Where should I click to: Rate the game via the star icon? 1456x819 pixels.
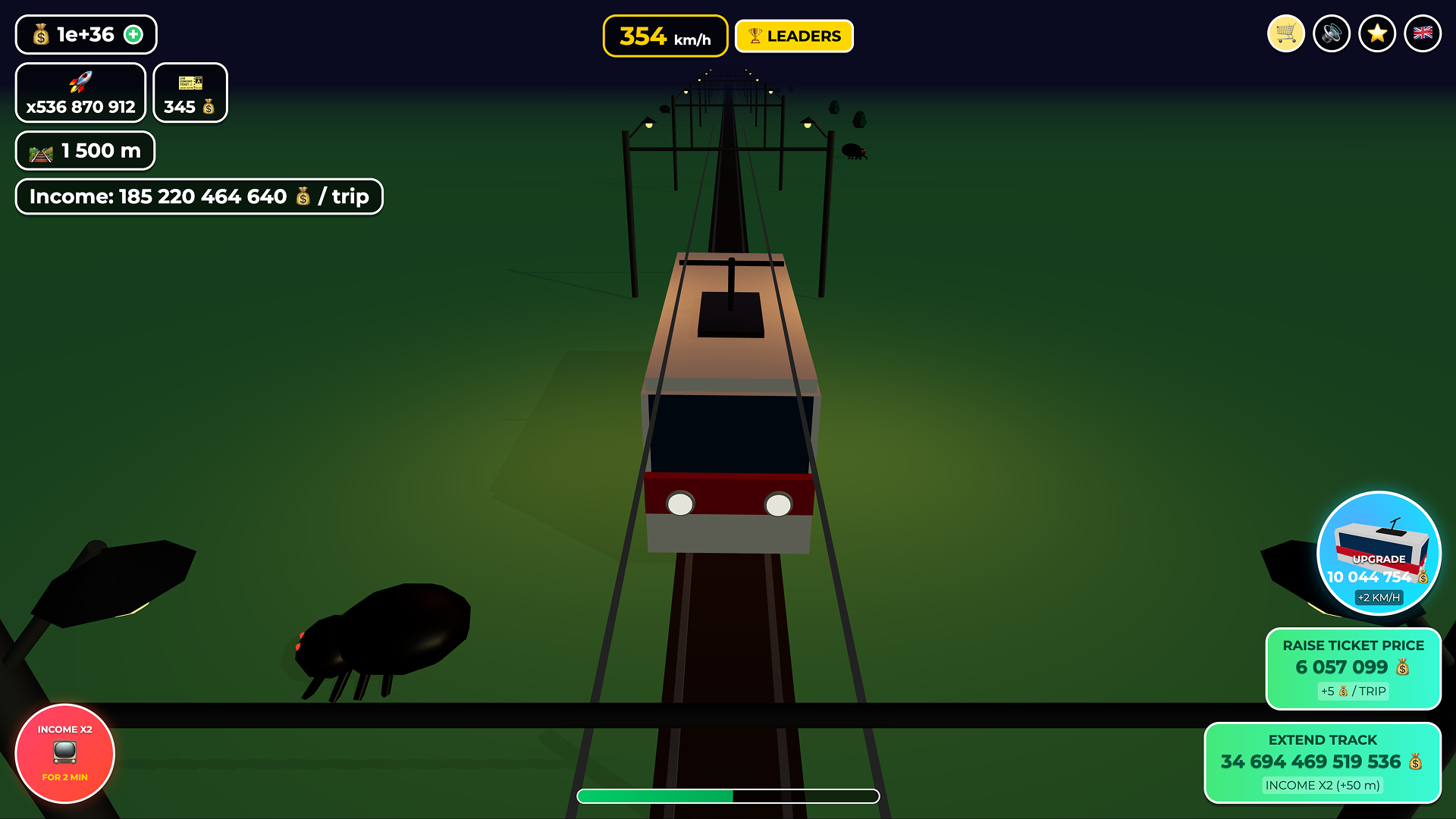point(1377,33)
